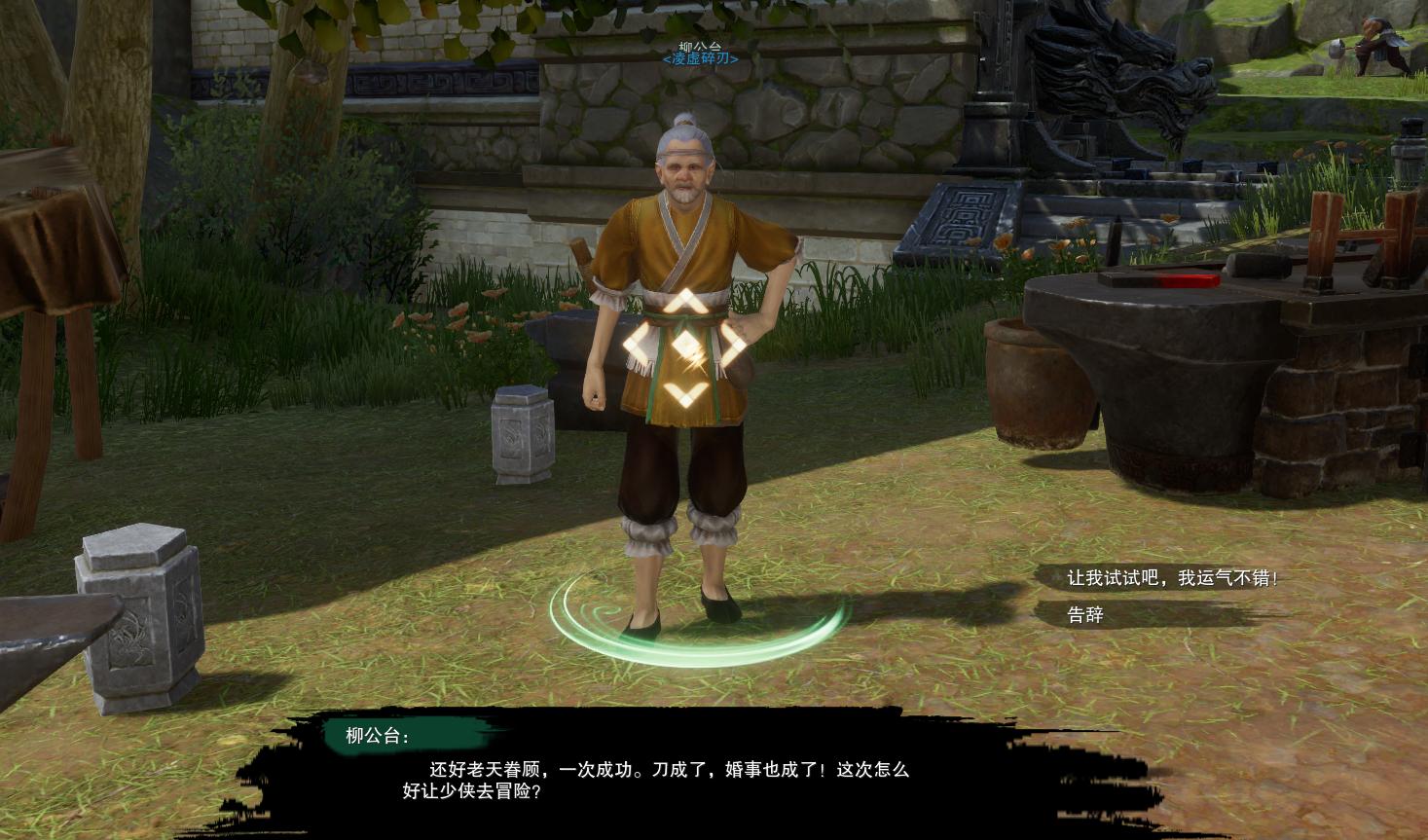The height and width of the screenshot is (840, 1428).
Task: Choose the reply 让我试试吧，我运气不错!
Action: coord(1171,576)
